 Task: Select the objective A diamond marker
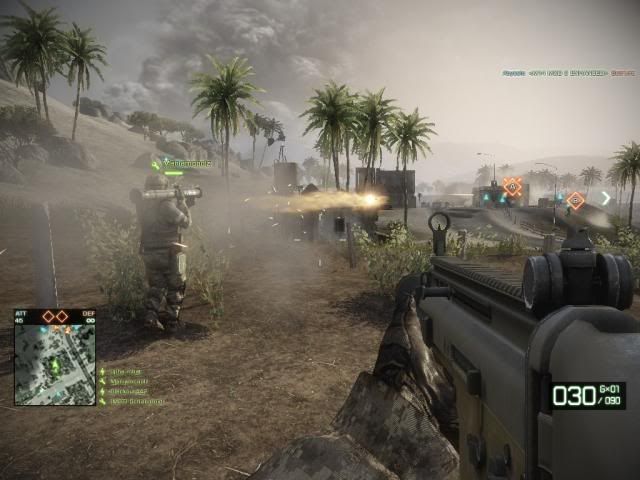point(513,186)
